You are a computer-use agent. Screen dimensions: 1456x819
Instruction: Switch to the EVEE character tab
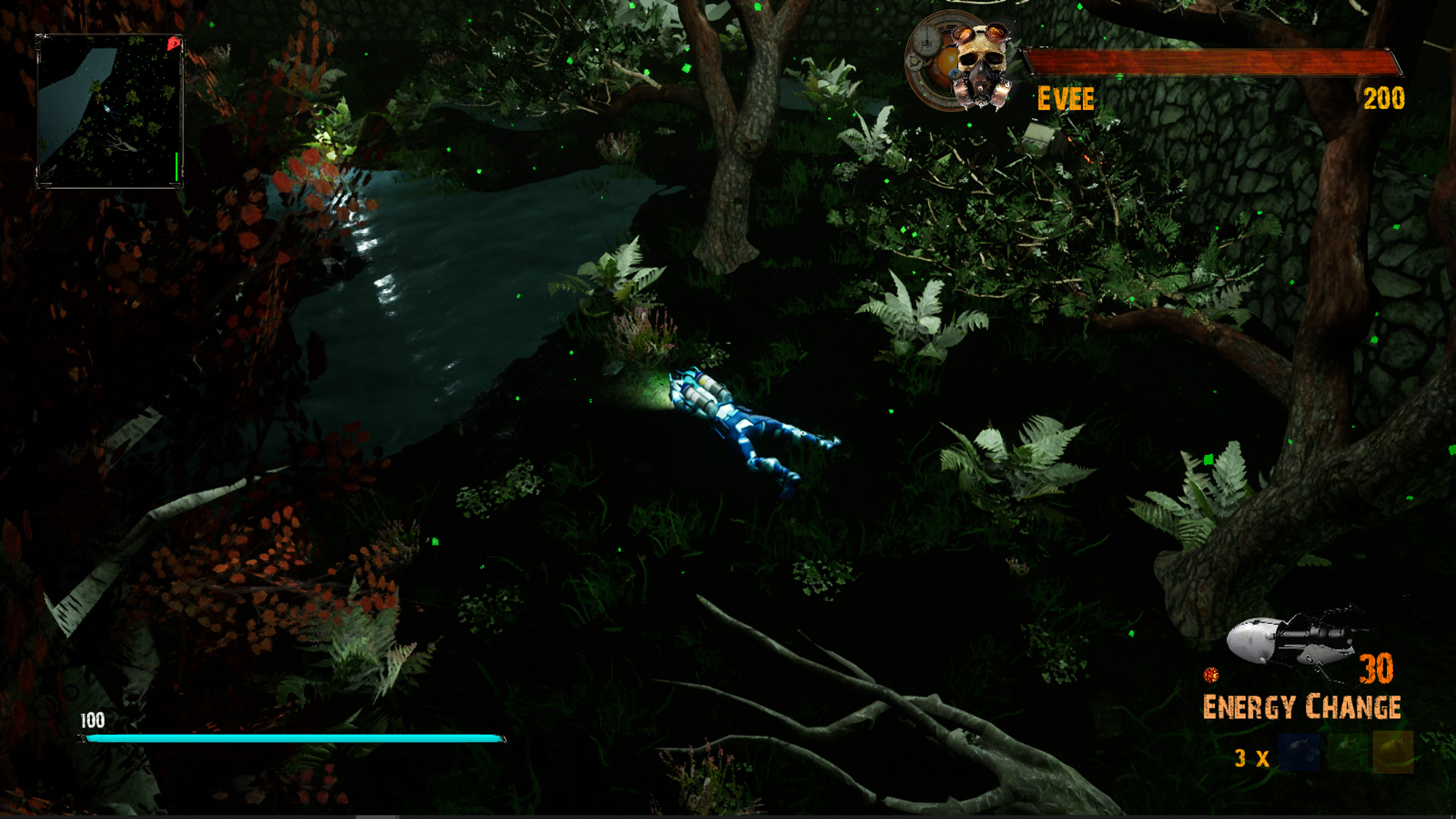point(1065,96)
